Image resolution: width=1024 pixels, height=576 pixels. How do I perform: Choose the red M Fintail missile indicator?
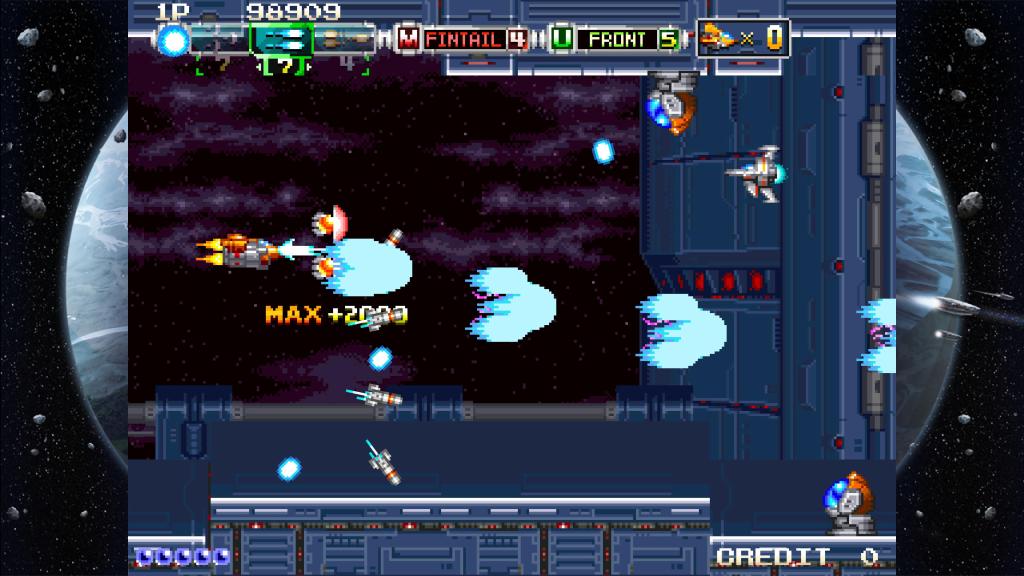point(462,40)
